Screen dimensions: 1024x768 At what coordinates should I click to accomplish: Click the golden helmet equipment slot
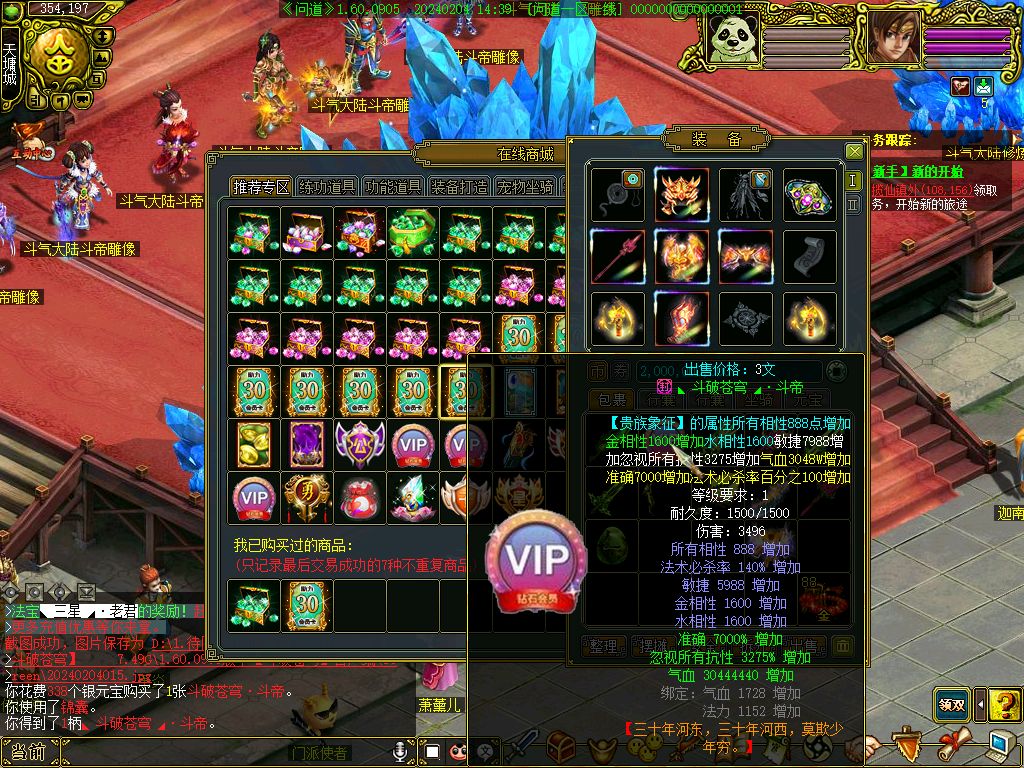point(682,195)
